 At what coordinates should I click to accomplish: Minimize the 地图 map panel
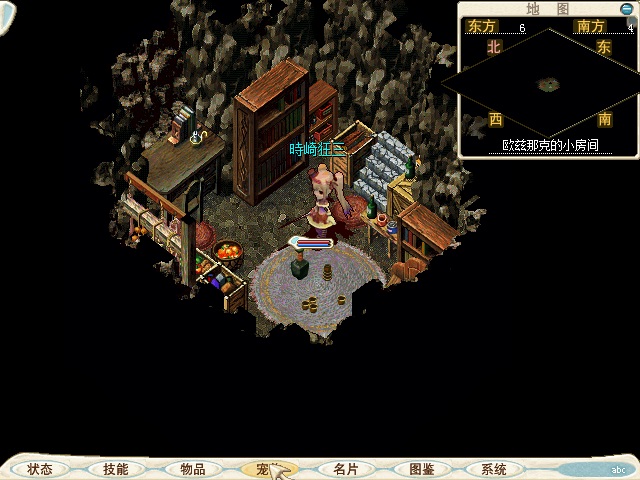628,8
